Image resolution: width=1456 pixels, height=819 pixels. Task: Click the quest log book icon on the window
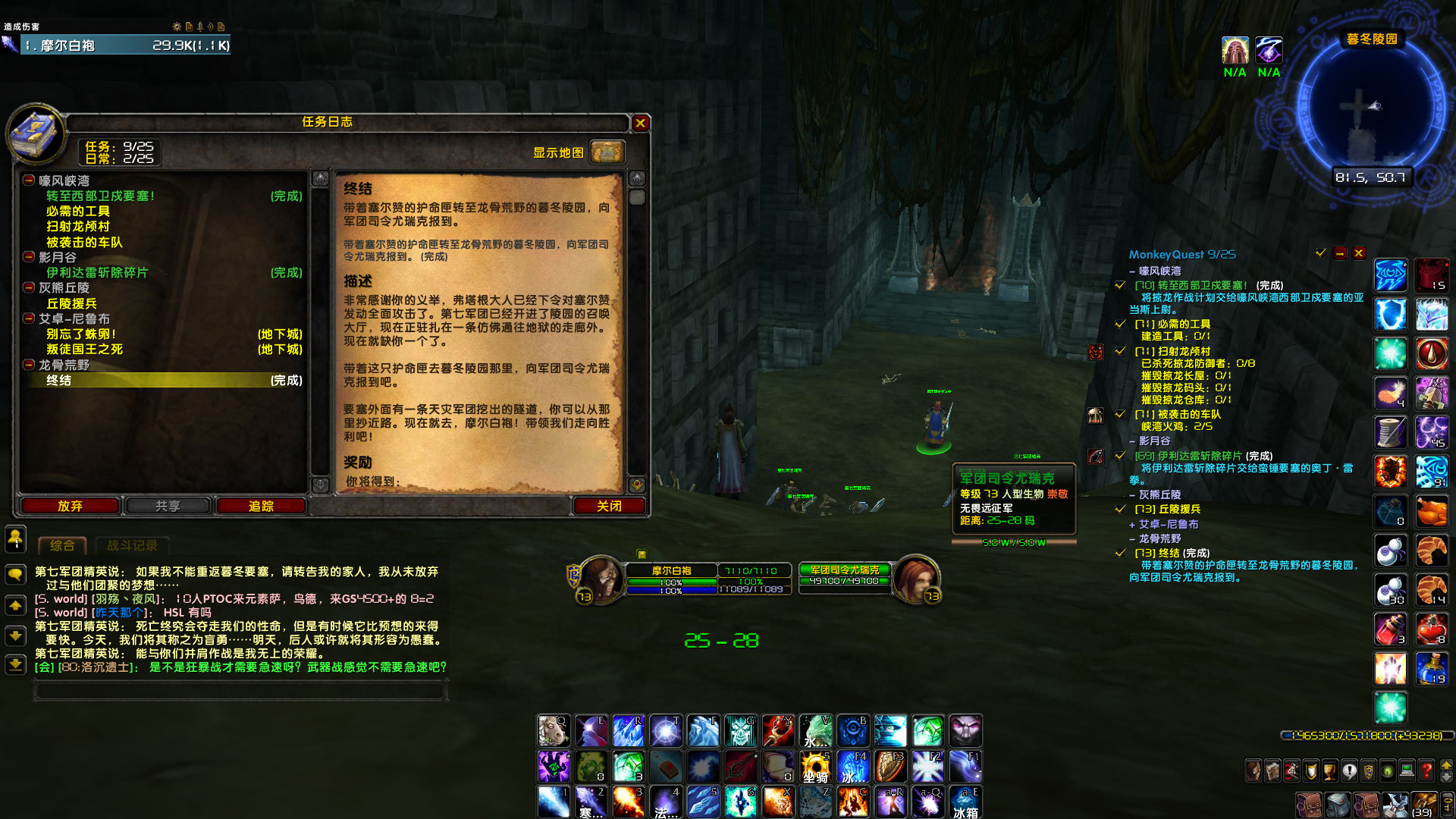pos(35,136)
